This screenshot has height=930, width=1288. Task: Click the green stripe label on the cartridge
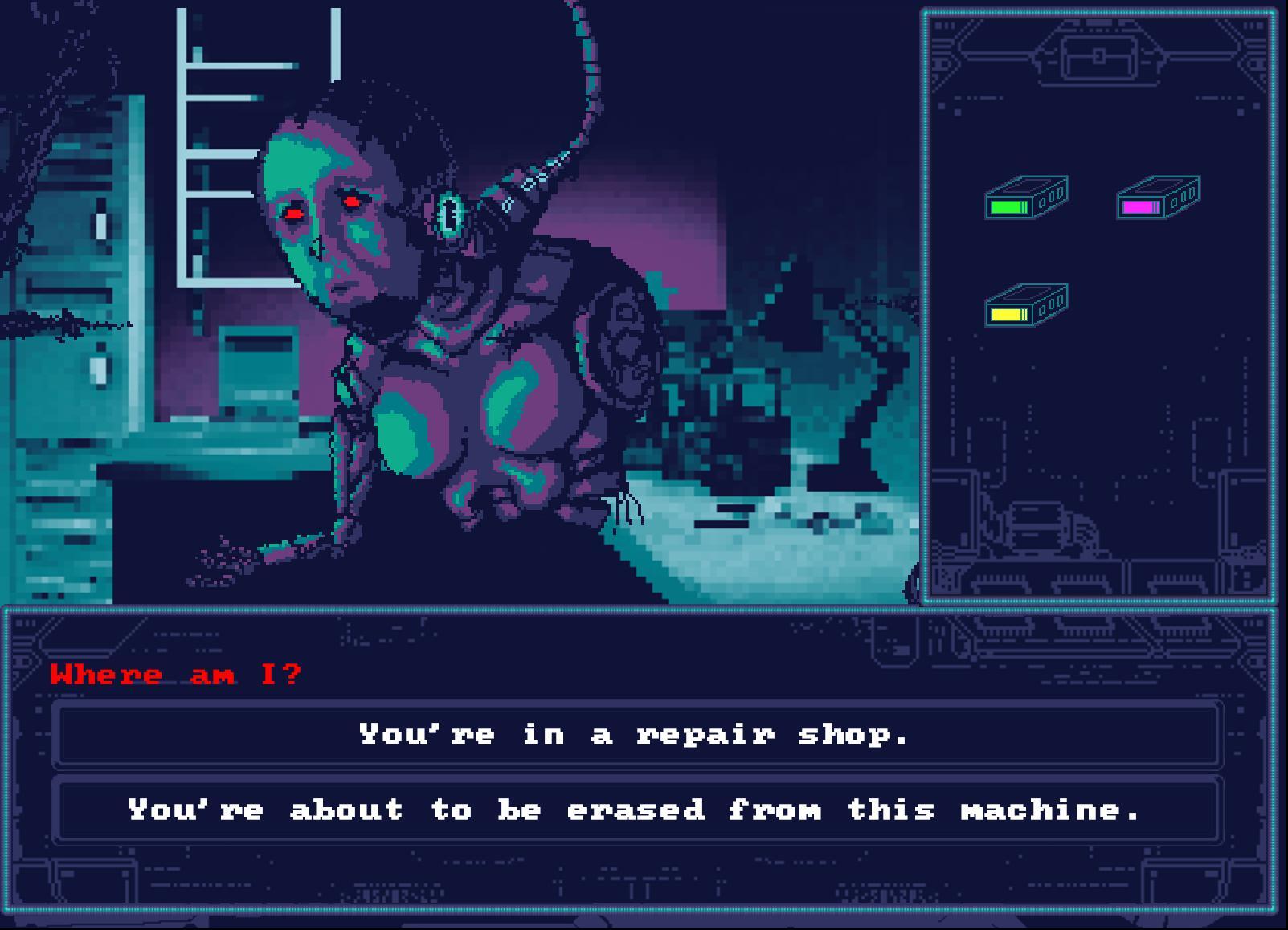[x=1008, y=208]
